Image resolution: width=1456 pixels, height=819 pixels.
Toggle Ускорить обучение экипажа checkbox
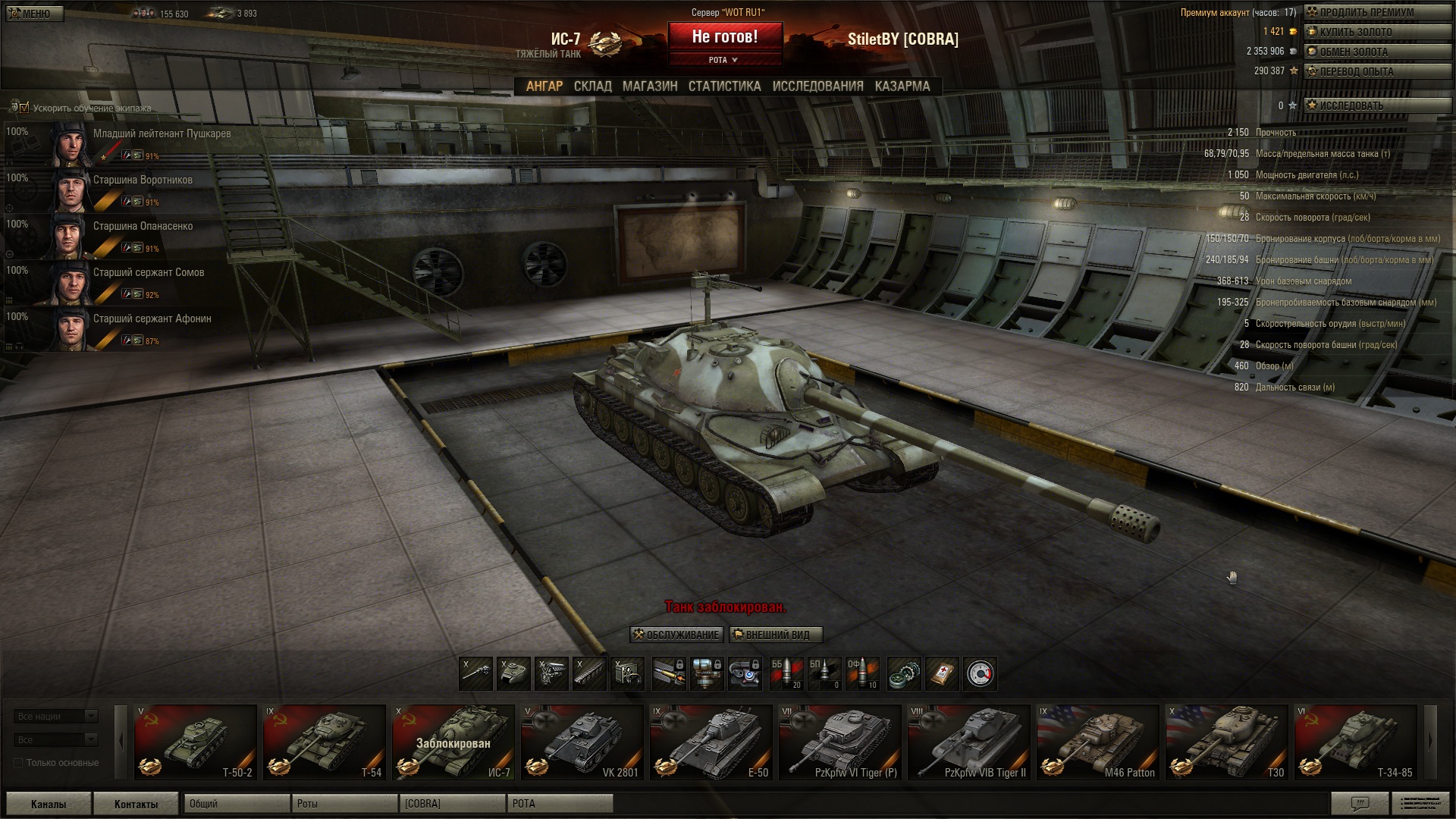pos(24,108)
